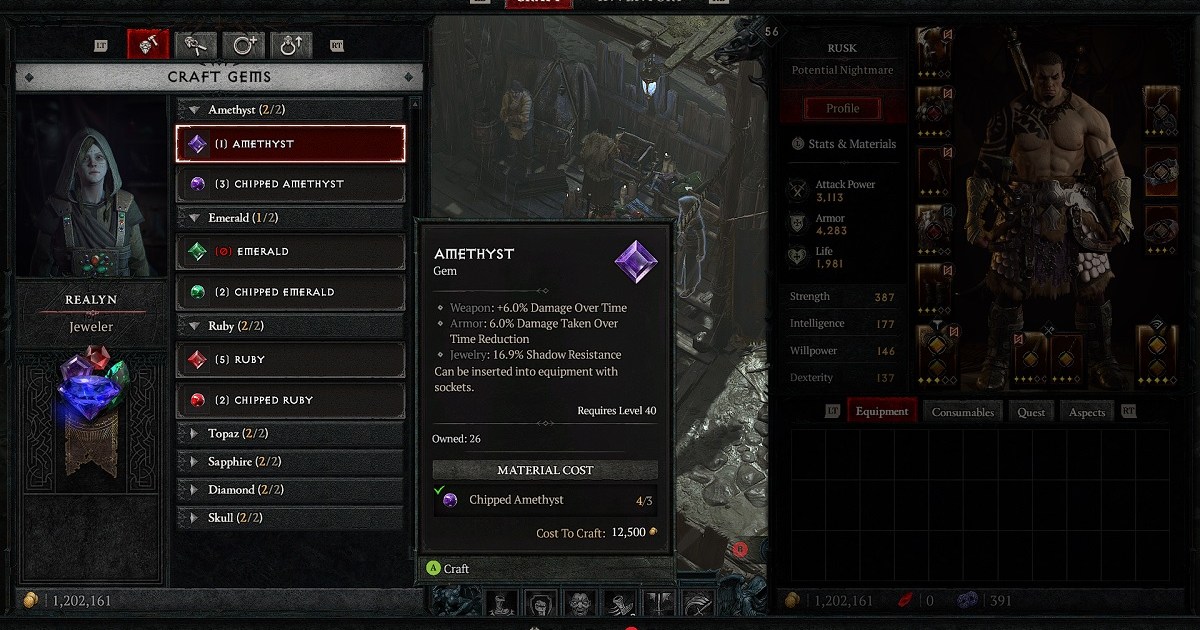The height and width of the screenshot is (630, 1200).
Task: Select the active craft gems hammer tab
Action: click(147, 45)
